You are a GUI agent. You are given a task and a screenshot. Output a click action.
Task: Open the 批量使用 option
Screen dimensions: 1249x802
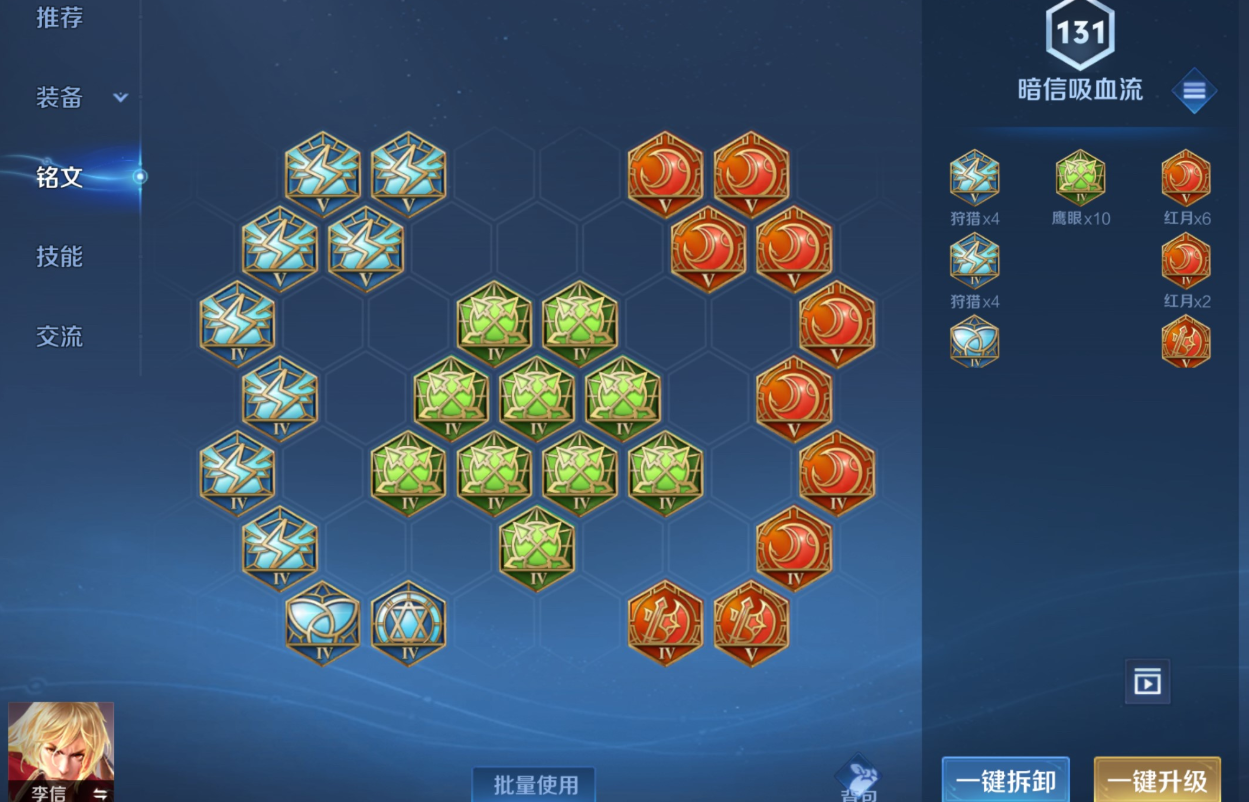pyautogui.click(x=534, y=785)
